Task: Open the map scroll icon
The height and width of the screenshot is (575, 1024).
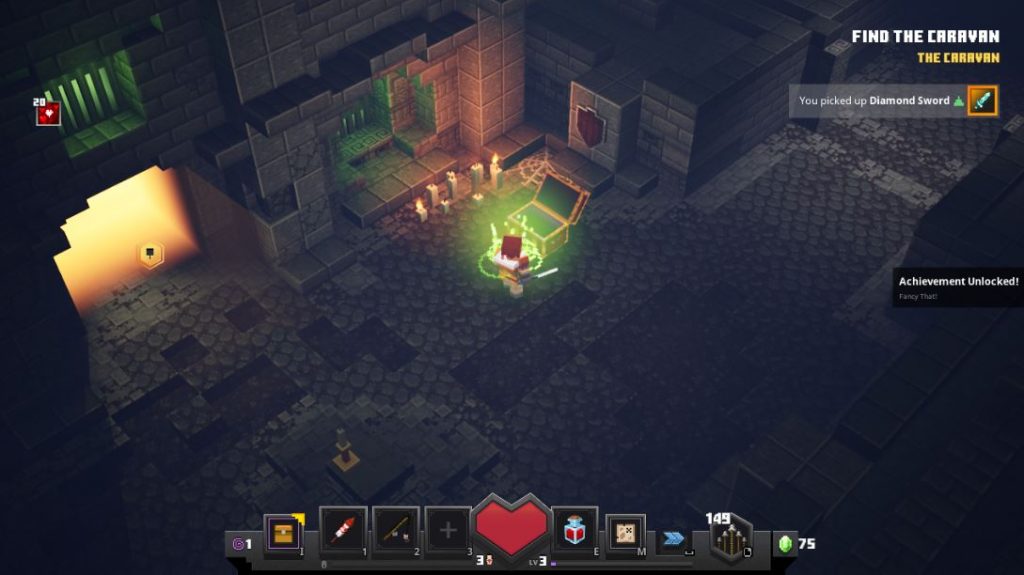Action: click(626, 532)
